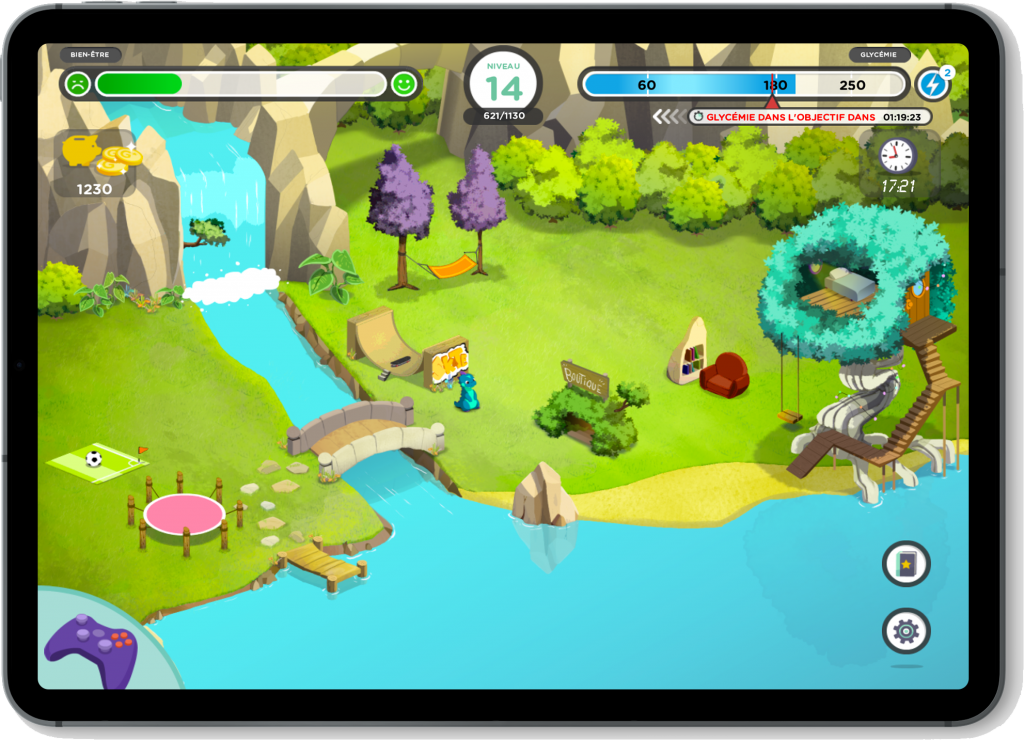Open the glycémie objective timer banner
Image resolution: width=1024 pixels, height=740 pixels.
point(810,117)
